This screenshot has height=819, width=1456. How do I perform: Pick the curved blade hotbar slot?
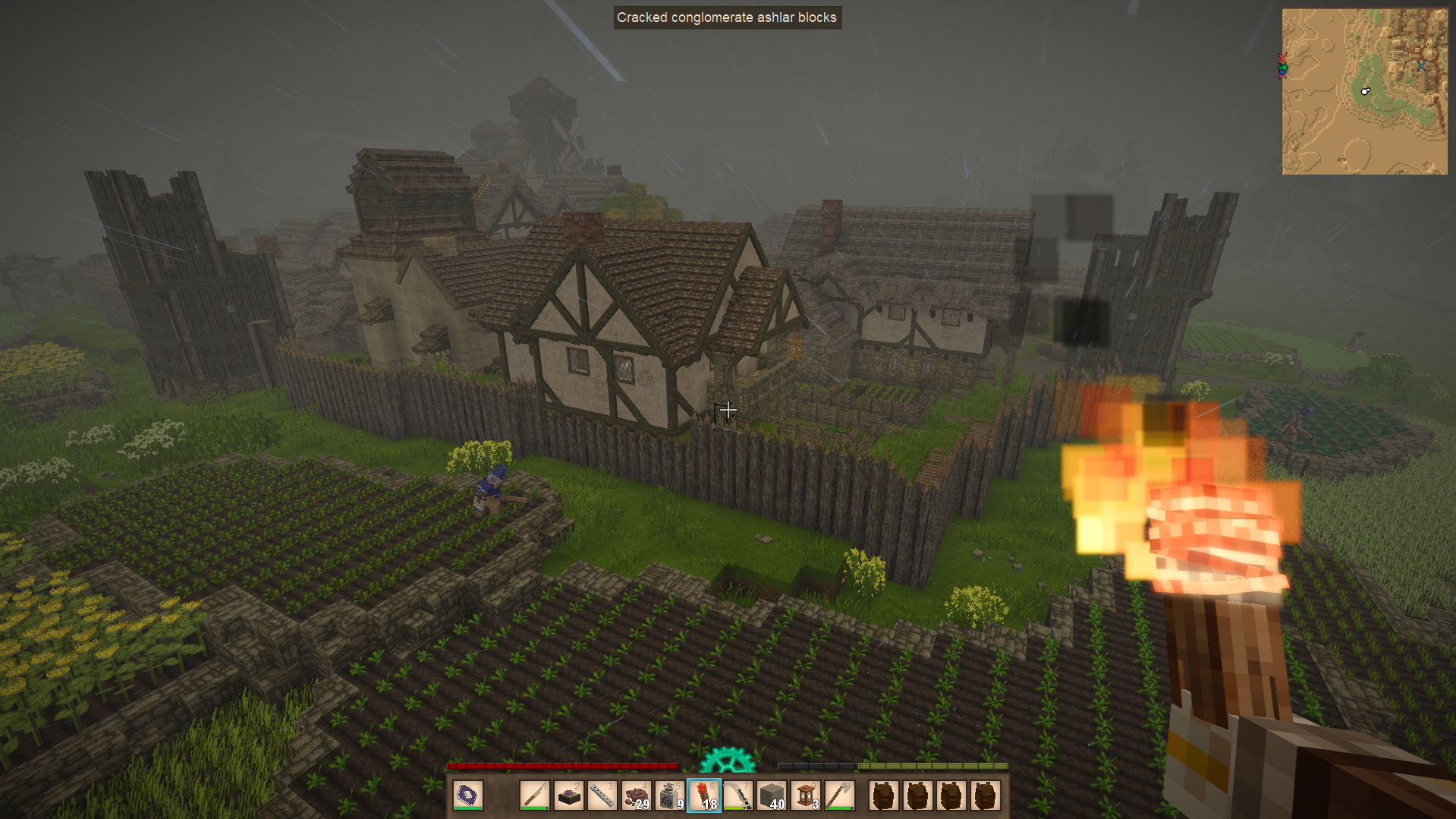[737, 795]
